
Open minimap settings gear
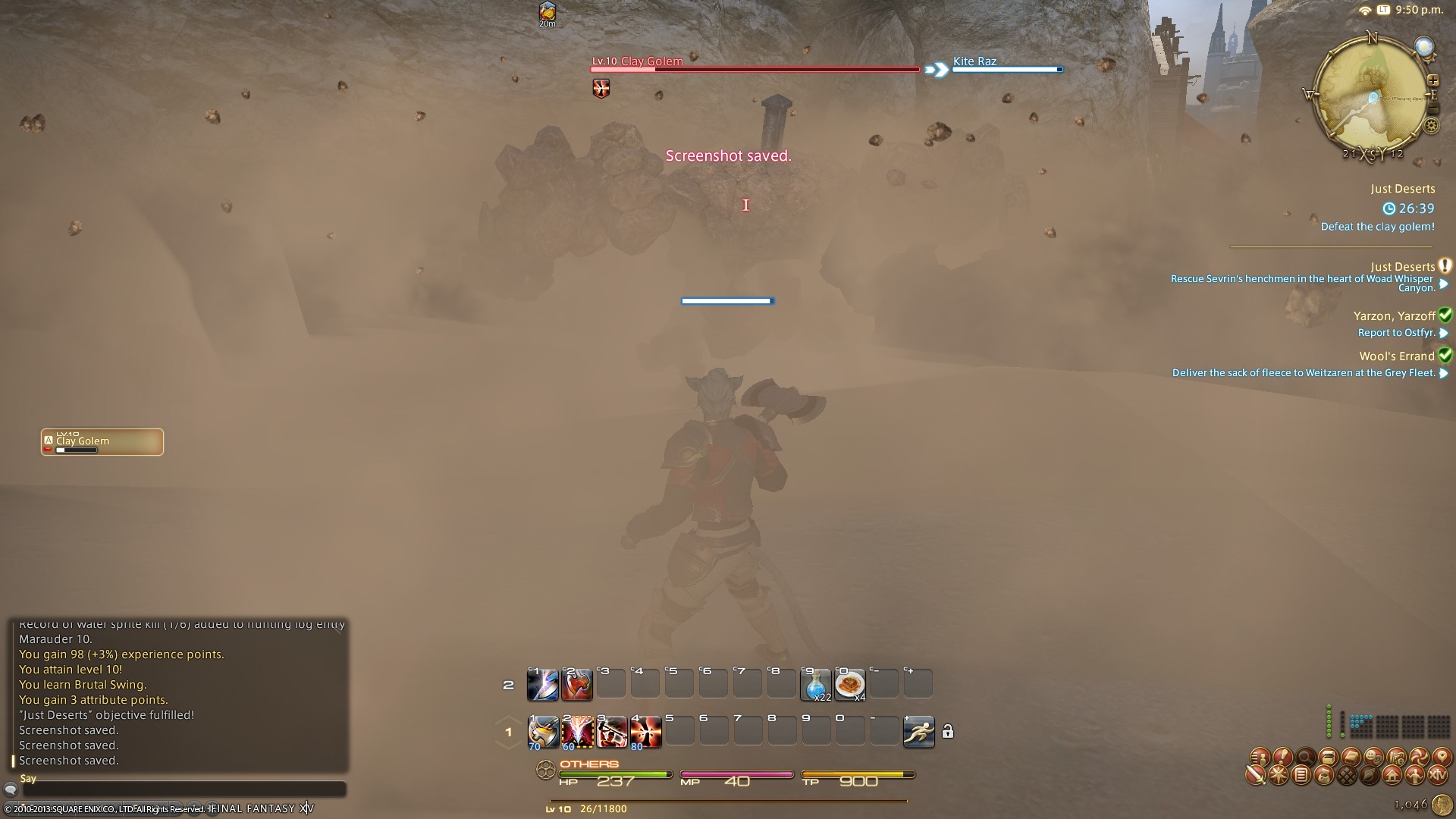[1432, 127]
